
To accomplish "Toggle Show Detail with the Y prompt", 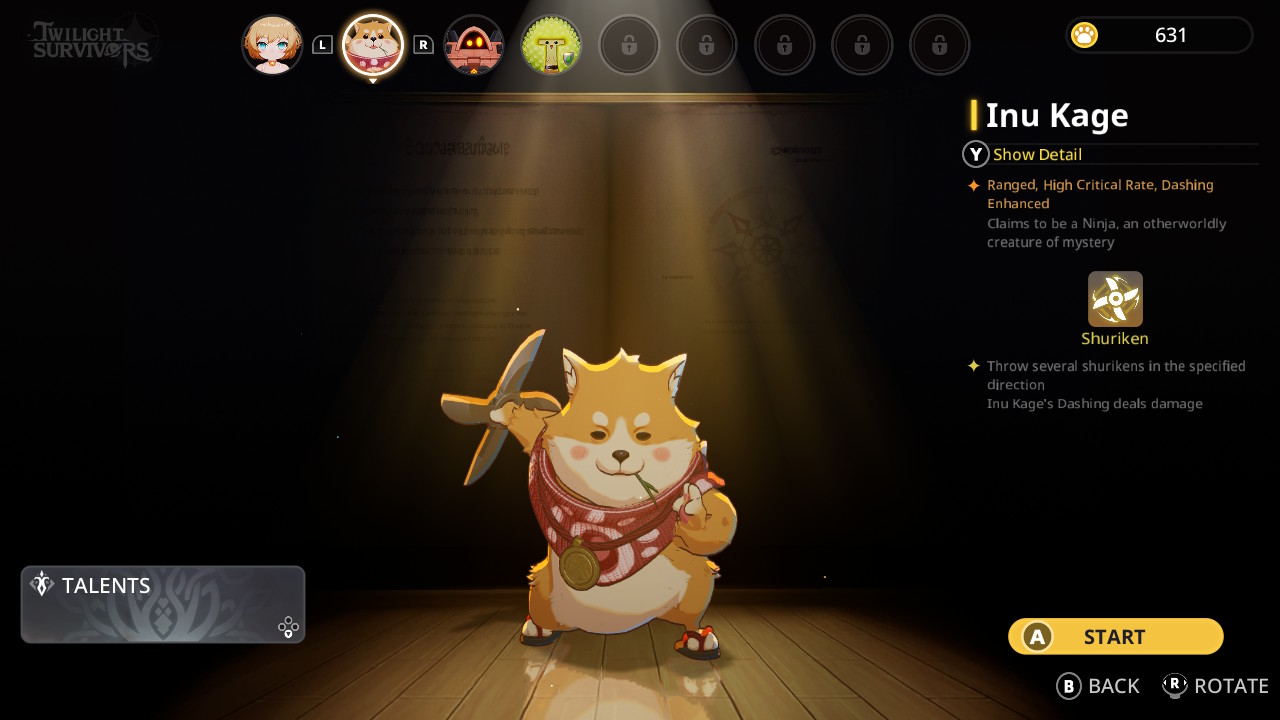I will click(x=1037, y=154).
